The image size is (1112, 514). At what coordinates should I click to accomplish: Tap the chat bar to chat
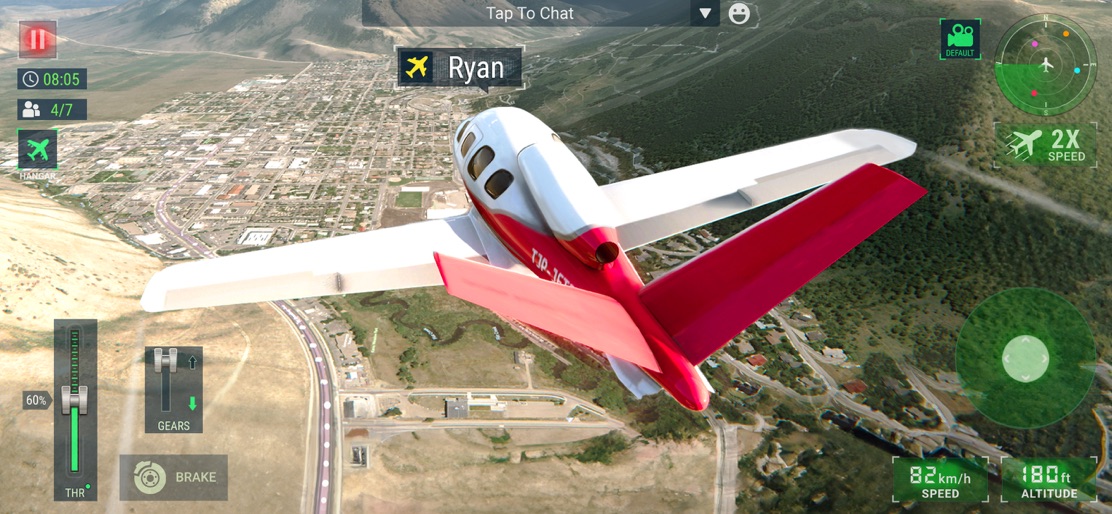point(529,13)
